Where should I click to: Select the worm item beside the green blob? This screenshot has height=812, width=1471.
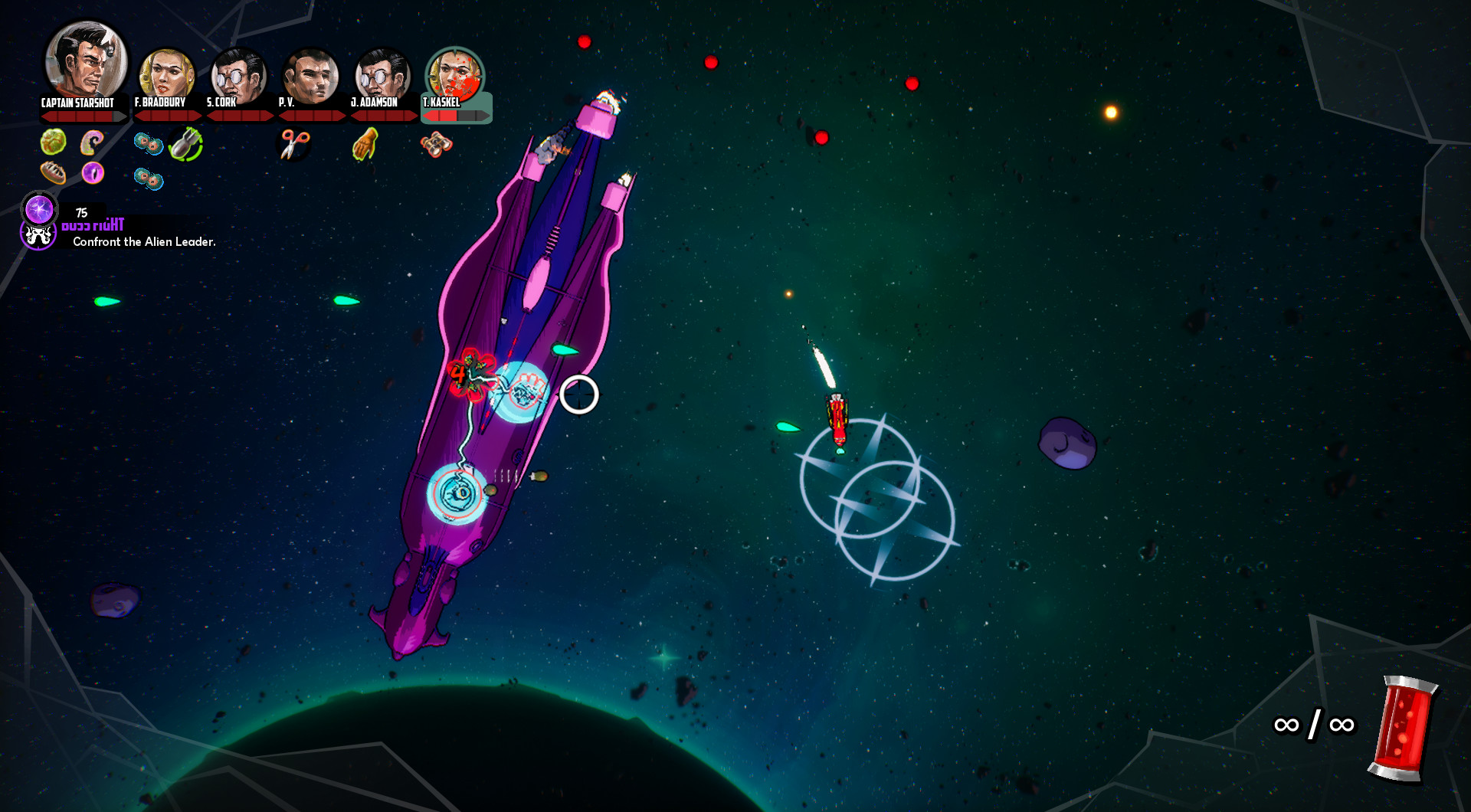[93, 141]
